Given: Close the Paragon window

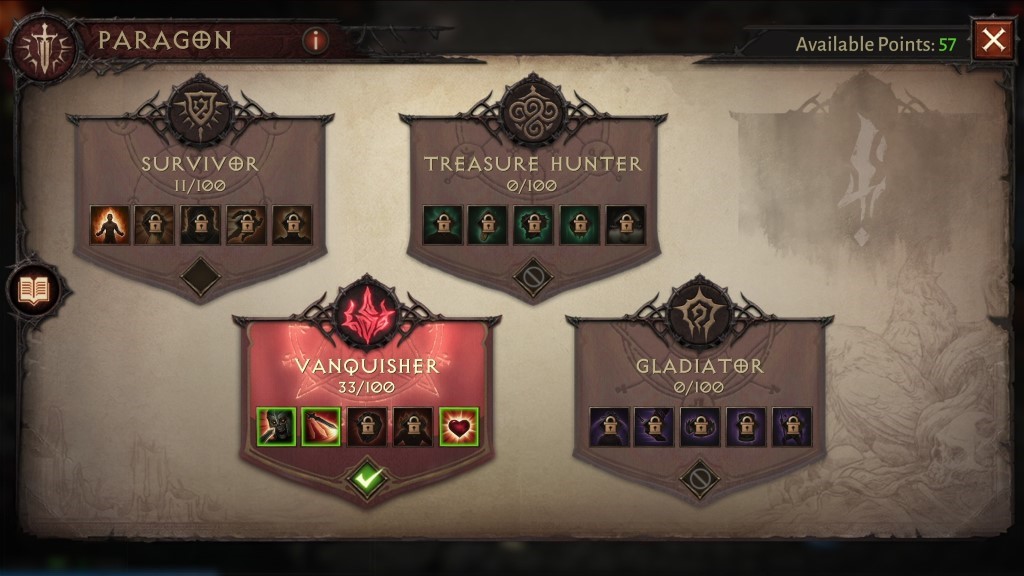Looking at the screenshot, I should (992, 41).
